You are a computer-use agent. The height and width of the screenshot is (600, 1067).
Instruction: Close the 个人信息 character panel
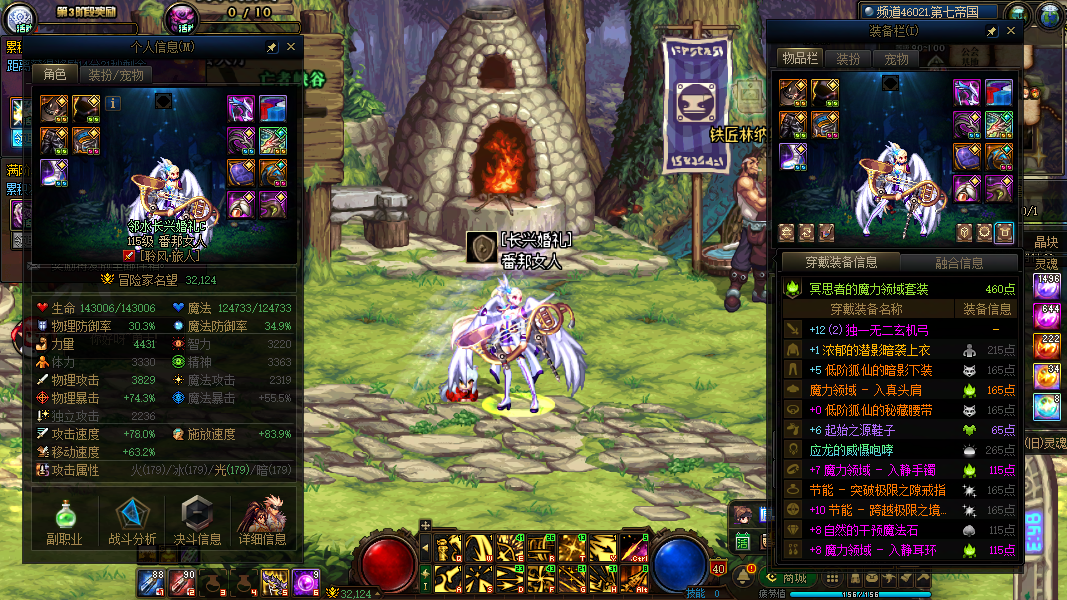pyautogui.click(x=291, y=47)
